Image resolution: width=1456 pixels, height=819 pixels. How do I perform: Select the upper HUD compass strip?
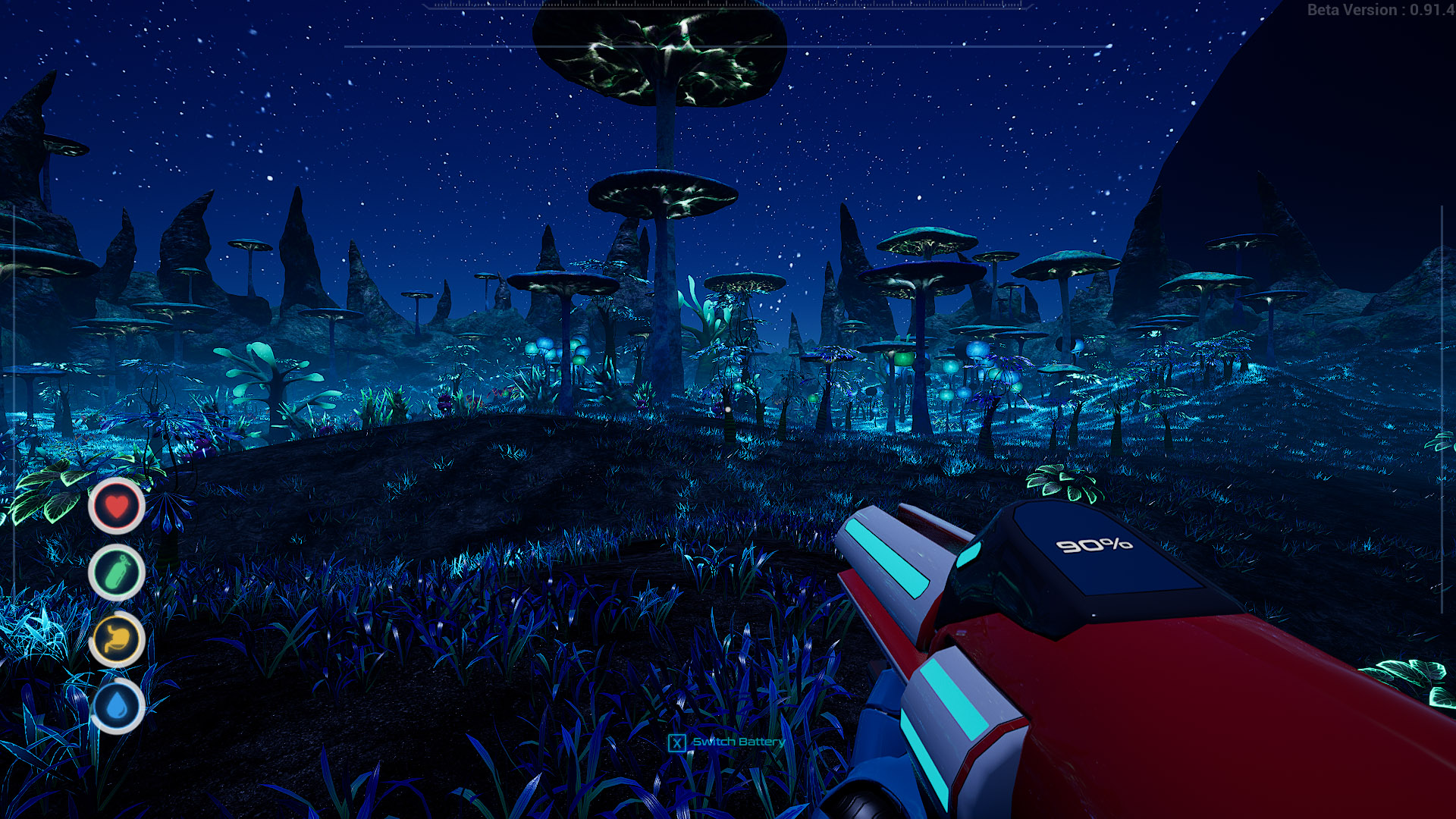click(728, 6)
